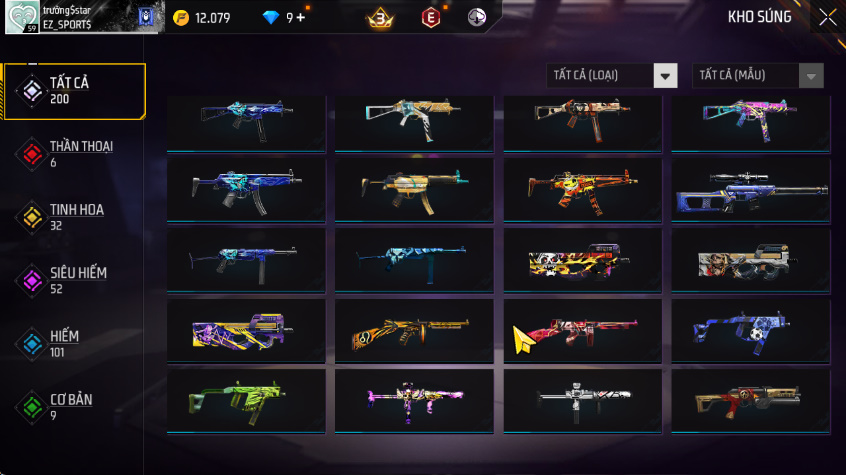Image resolution: width=846 pixels, height=475 pixels.
Task: Choose the CƠ BẢN category
Action: click(x=74, y=406)
